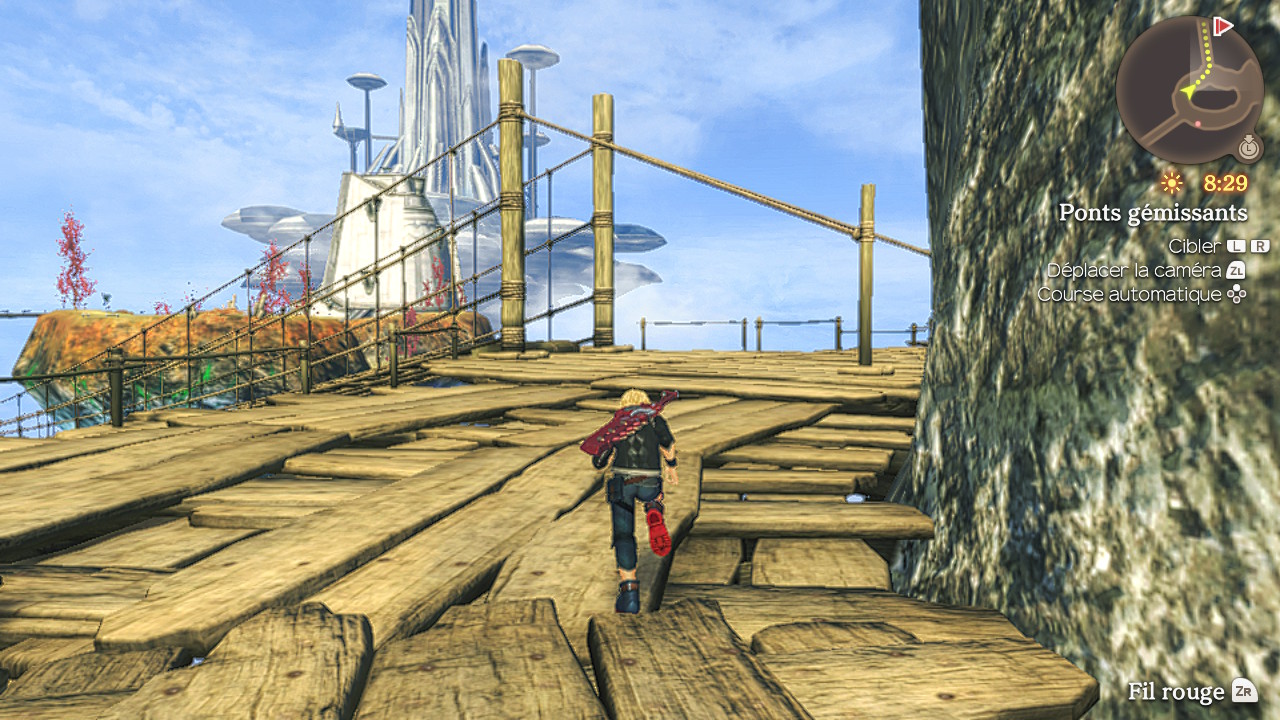Image resolution: width=1280 pixels, height=720 pixels.
Task: Select the red flag marker on minimap
Action: tap(1222, 26)
